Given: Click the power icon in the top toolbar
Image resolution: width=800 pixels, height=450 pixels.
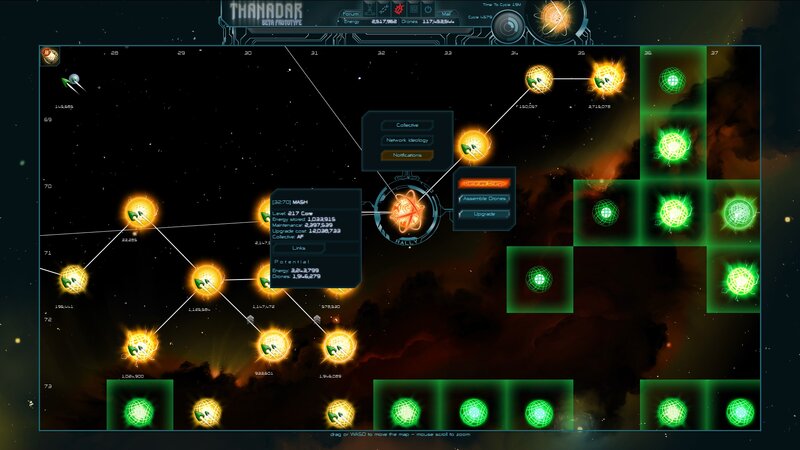Looking at the screenshot, I should point(428,8).
